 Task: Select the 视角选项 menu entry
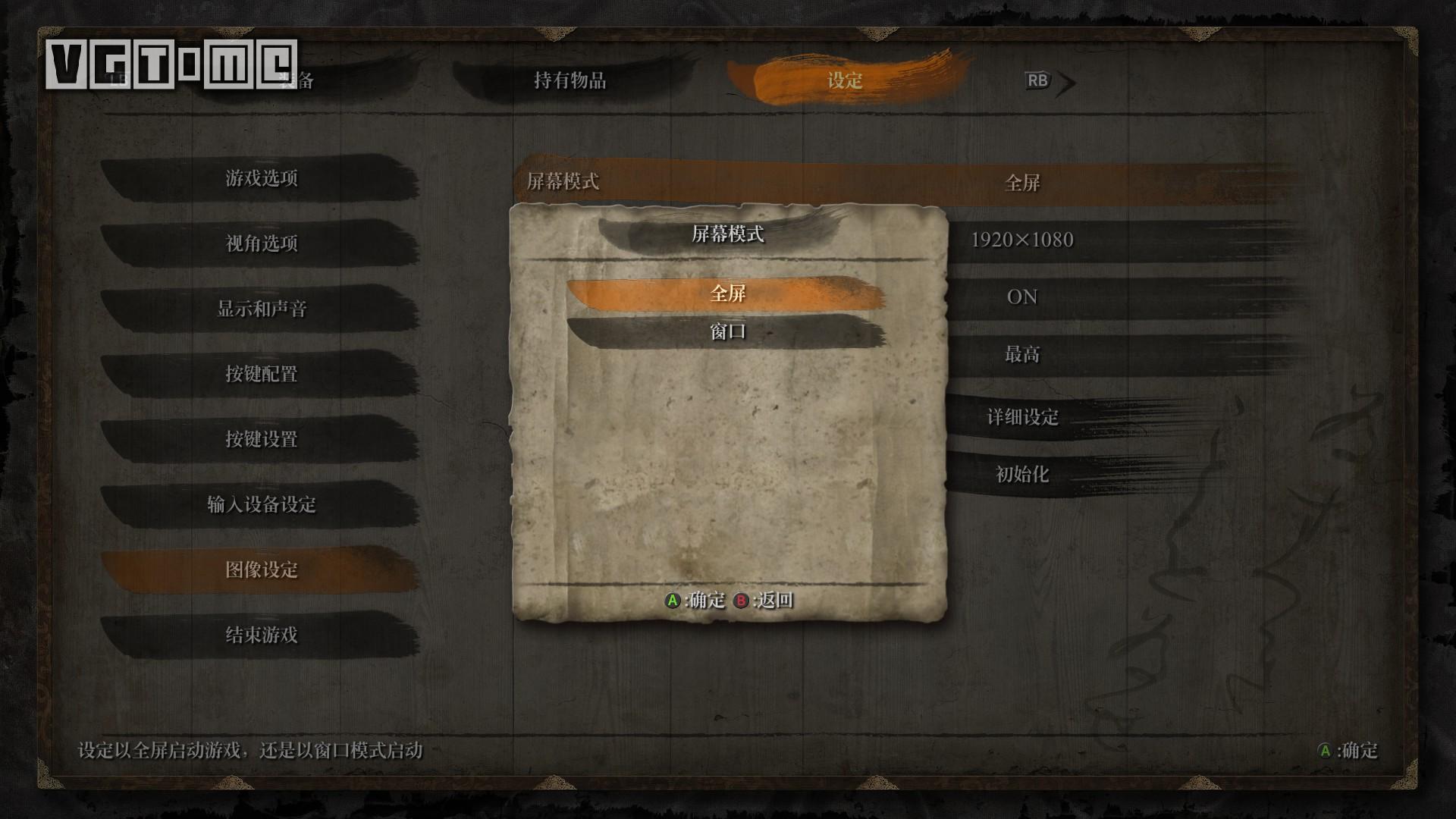(261, 243)
